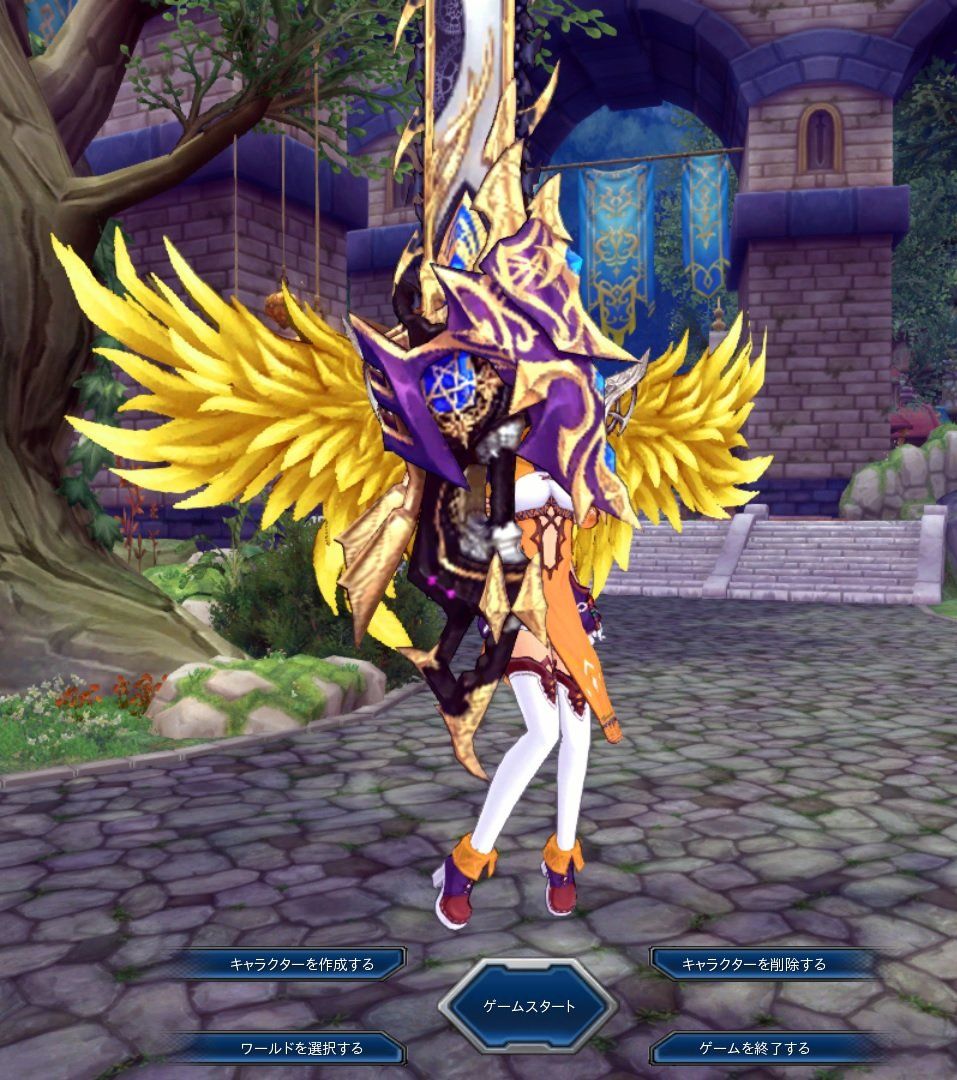Open ワールドを選択する world selection
Viewport: 957px width, 1080px height.
point(302,1048)
